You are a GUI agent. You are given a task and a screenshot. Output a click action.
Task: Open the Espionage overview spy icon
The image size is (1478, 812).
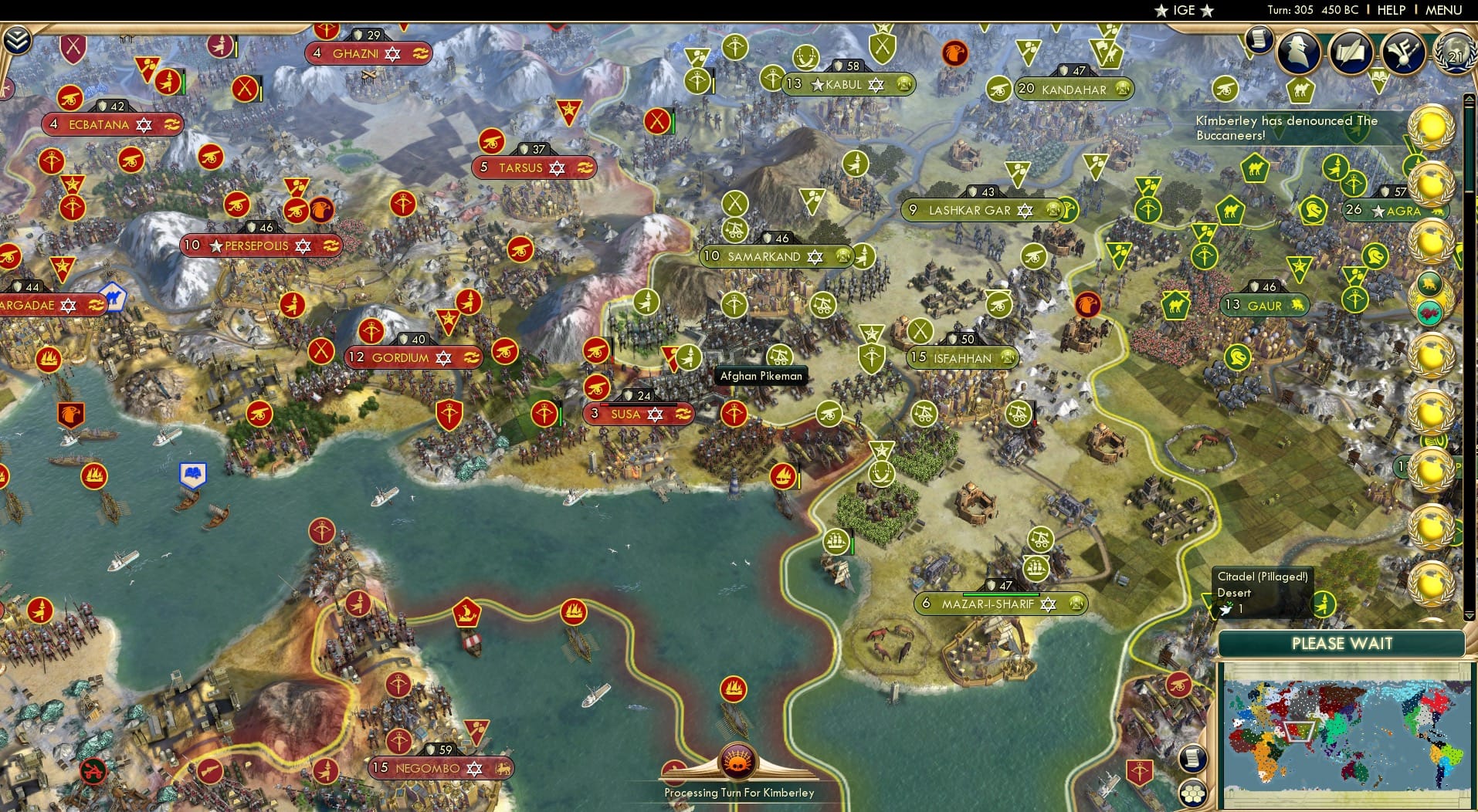(x=1299, y=52)
